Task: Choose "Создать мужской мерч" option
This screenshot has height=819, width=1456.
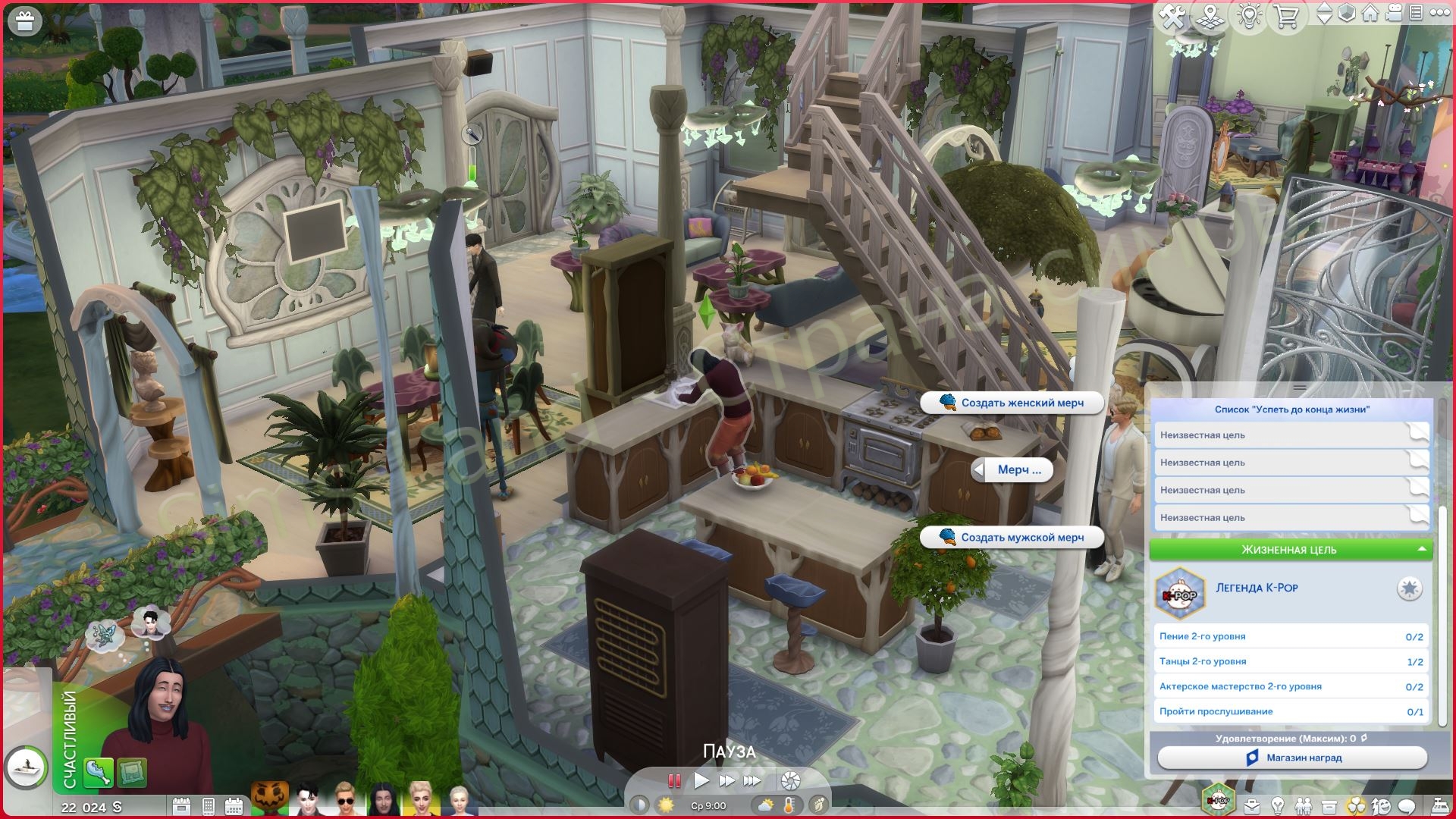Action: tap(1012, 537)
